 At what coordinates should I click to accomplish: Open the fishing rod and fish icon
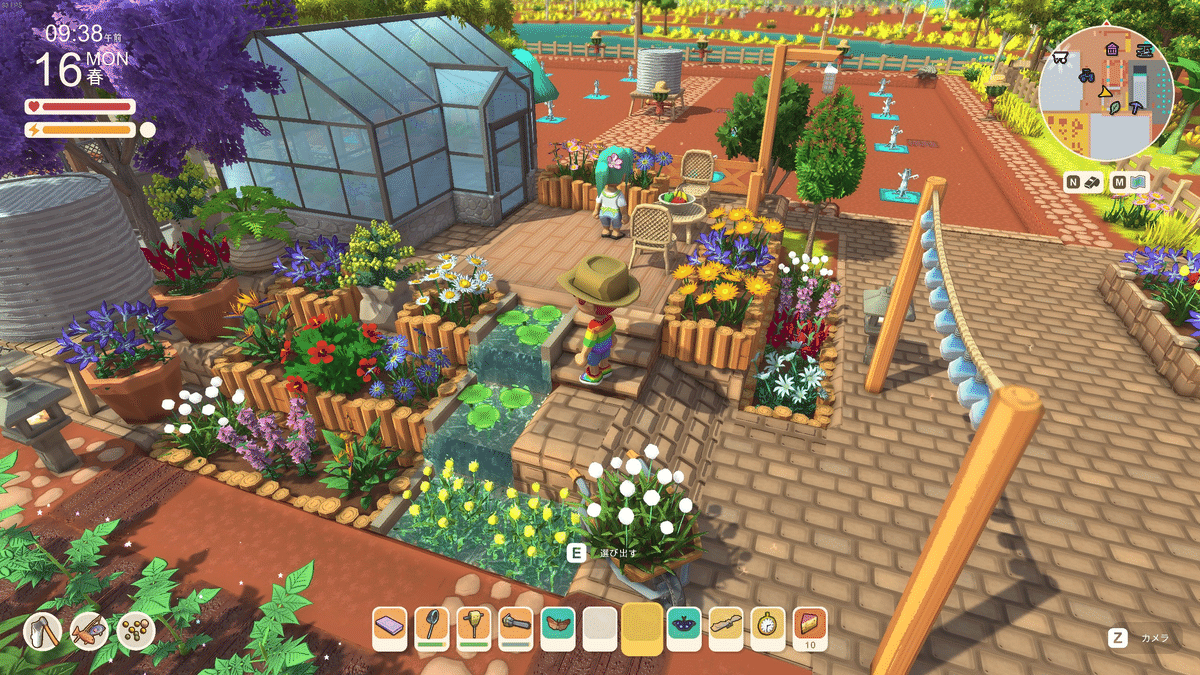(88, 630)
